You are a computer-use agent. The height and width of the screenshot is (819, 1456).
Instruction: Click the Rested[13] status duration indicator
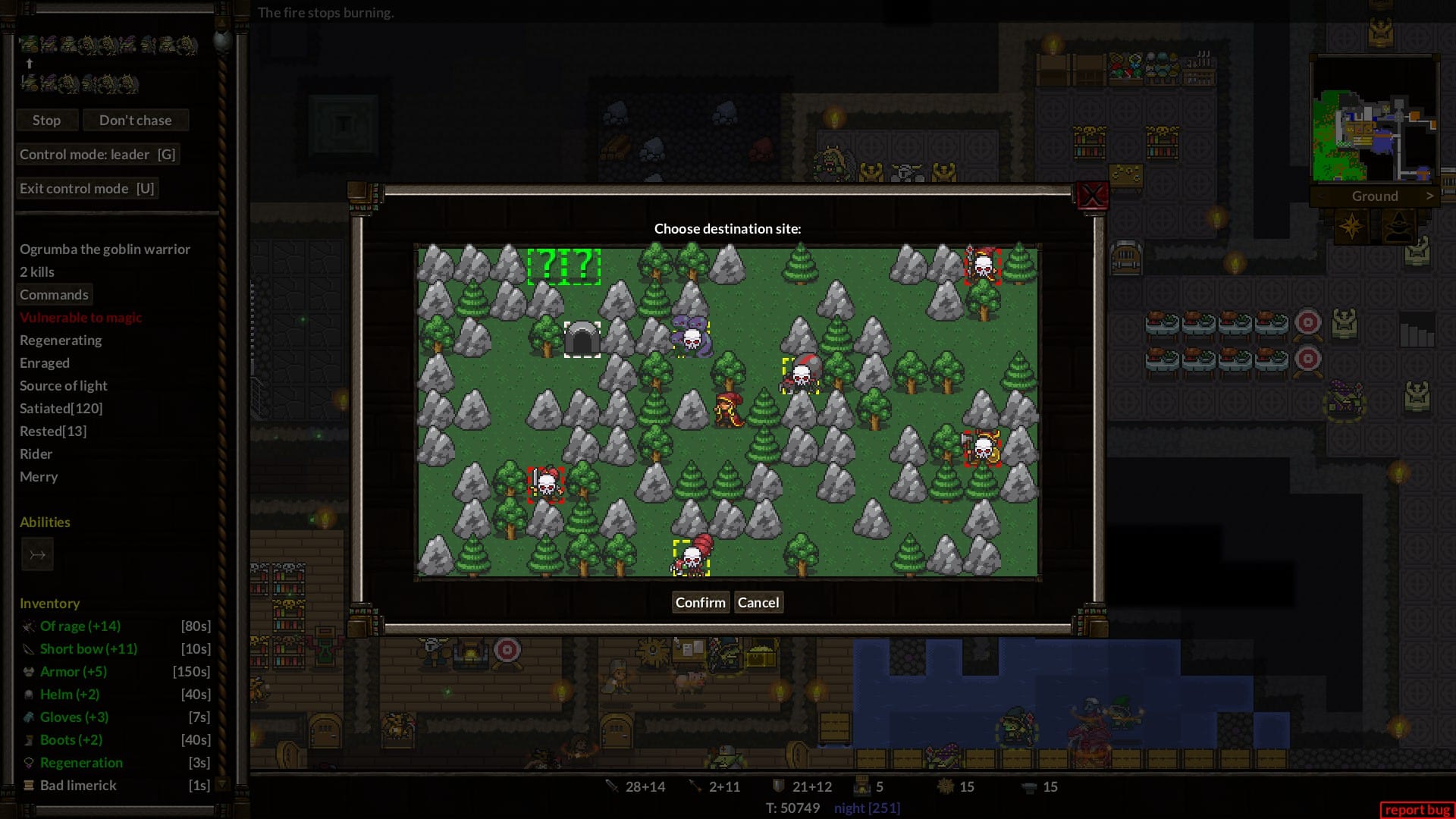tap(52, 431)
